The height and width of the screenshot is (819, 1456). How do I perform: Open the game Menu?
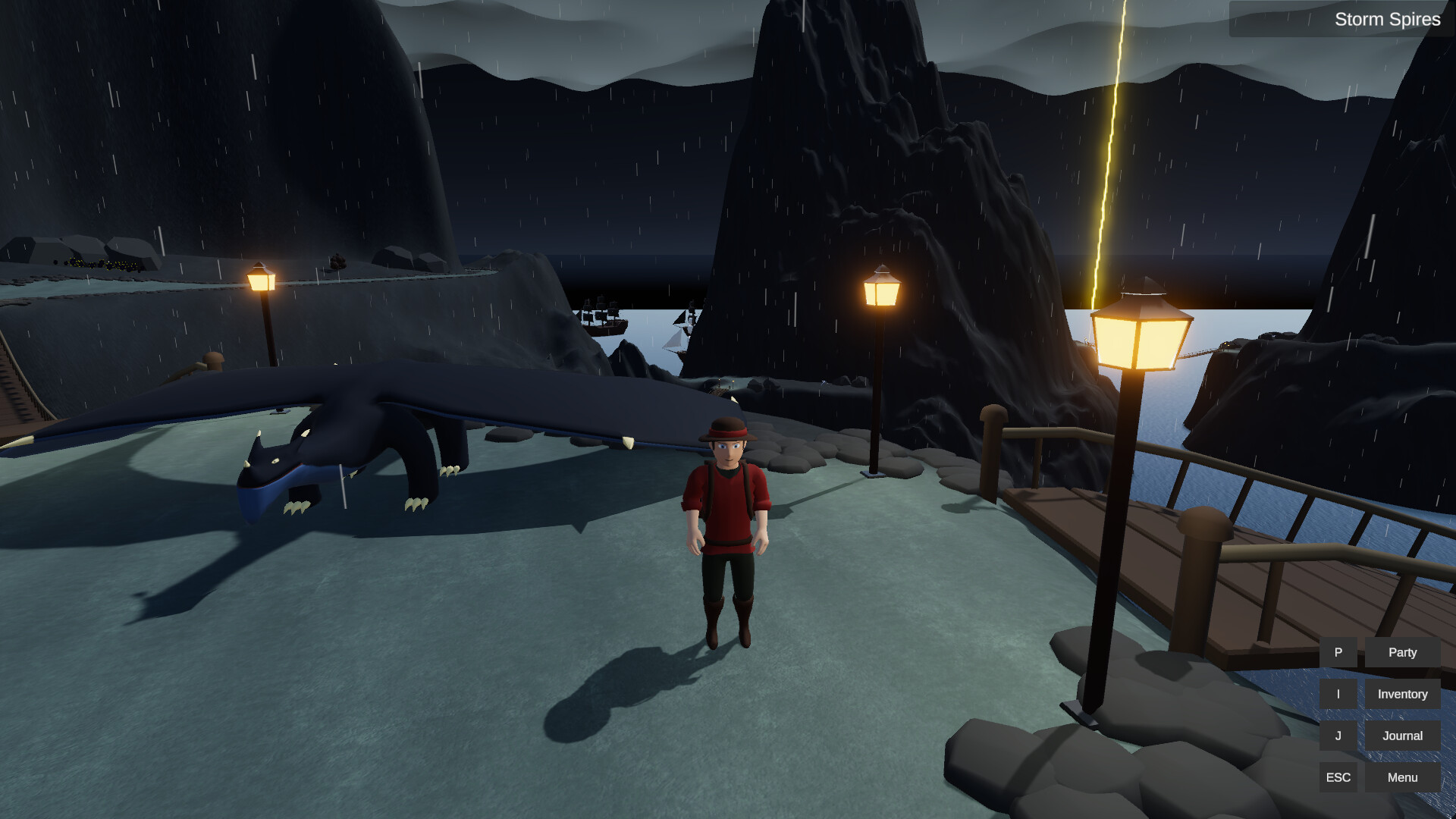click(x=1401, y=777)
